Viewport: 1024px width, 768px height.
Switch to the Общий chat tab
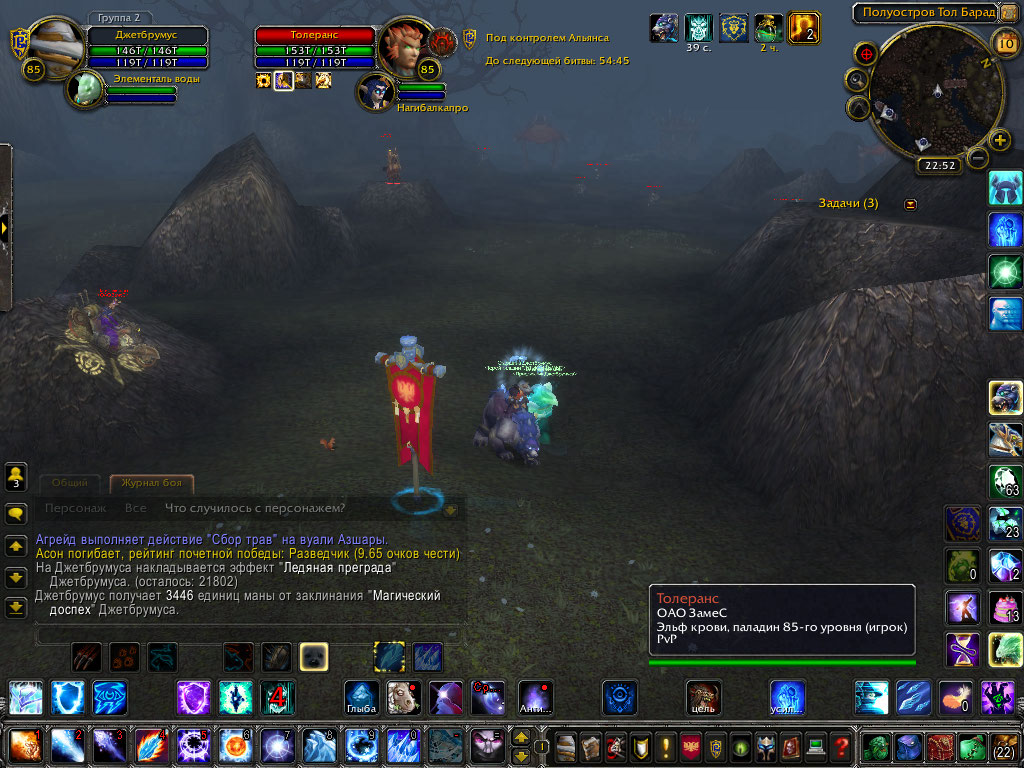(x=69, y=483)
